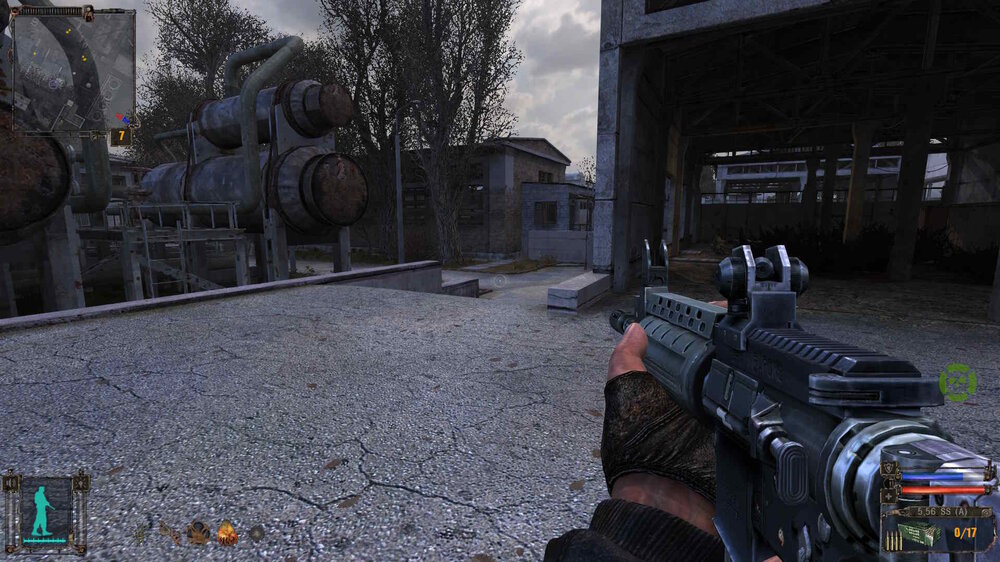Click the gas mask status icon
Screen dimensions: 1000x562
pyautogui.click(x=198, y=532)
